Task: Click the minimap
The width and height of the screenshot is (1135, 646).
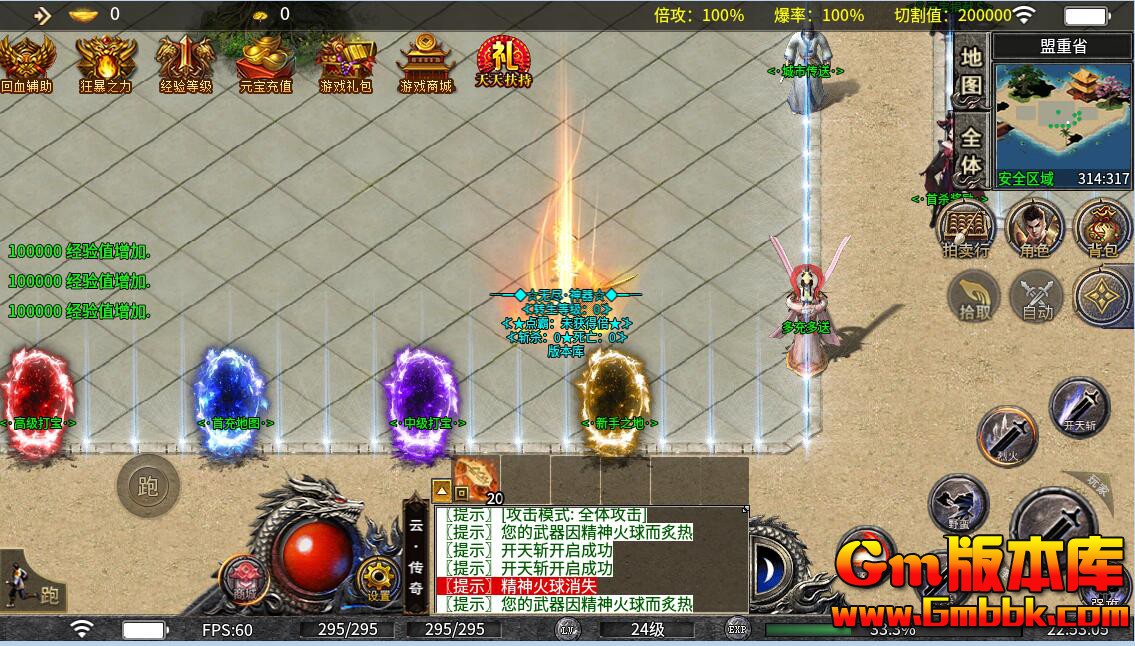Action: (1063, 119)
